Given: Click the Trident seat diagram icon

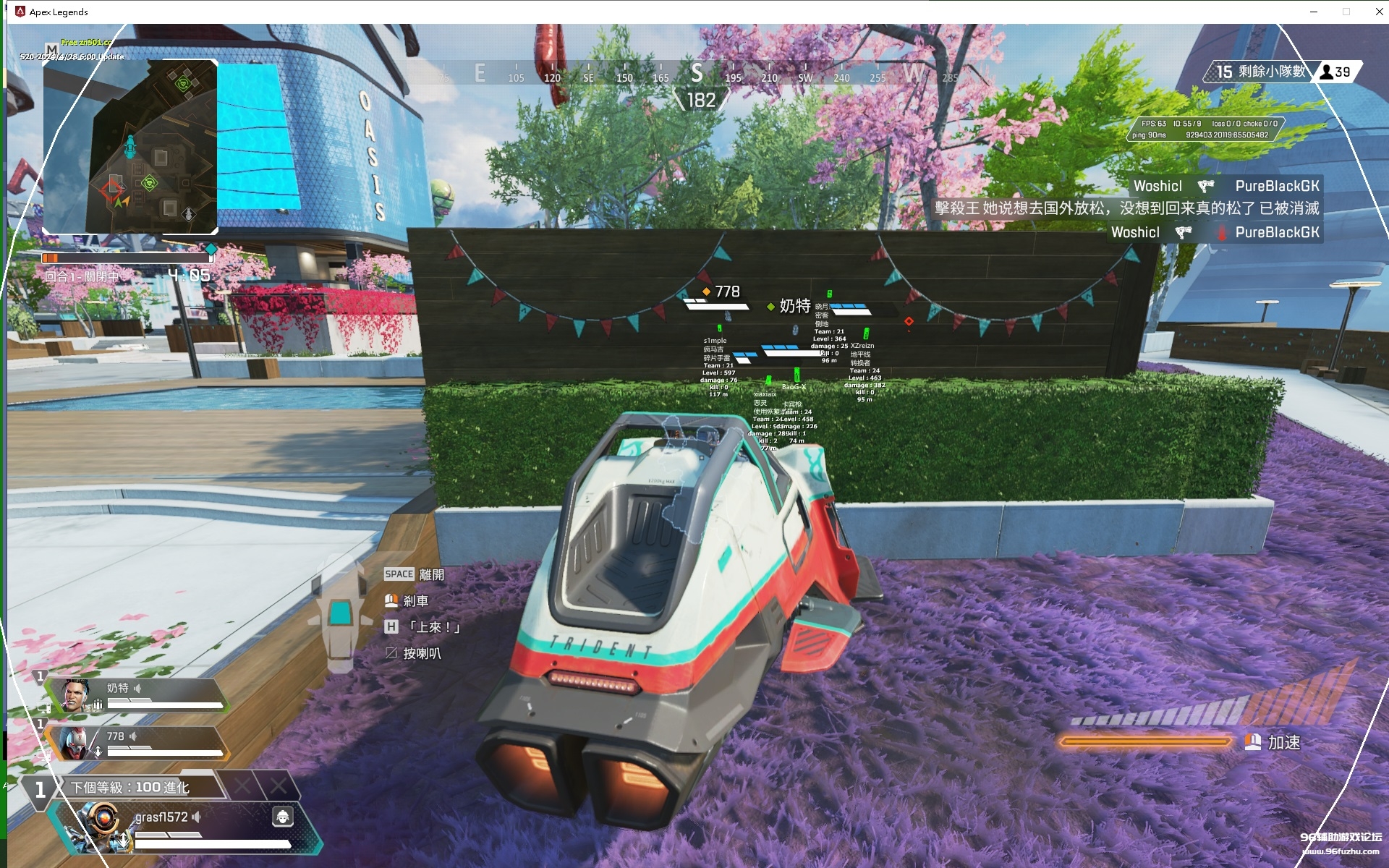Looking at the screenshot, I should (x=340, y=613).
